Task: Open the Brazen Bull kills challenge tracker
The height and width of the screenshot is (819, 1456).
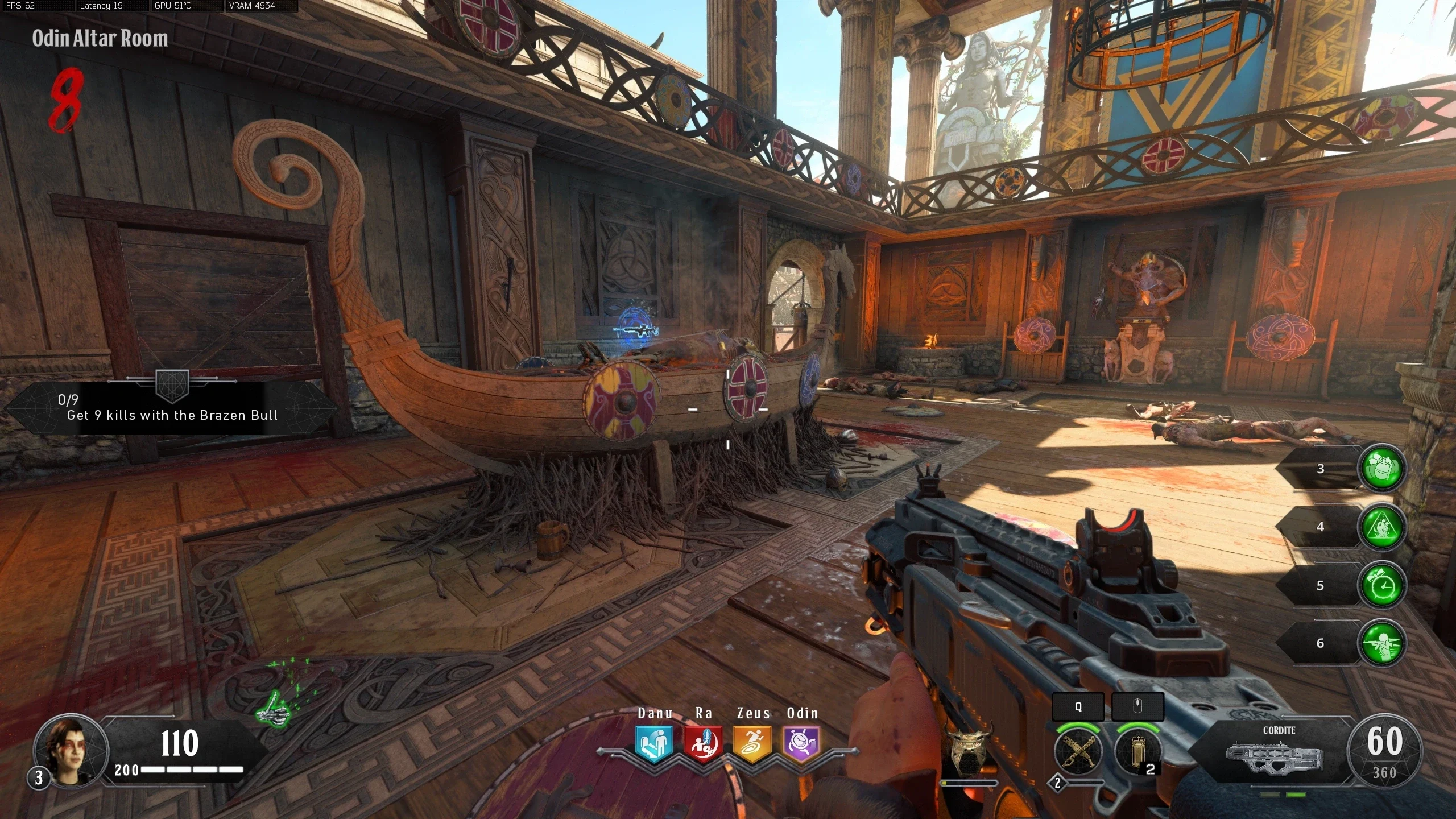Action: 171,408
